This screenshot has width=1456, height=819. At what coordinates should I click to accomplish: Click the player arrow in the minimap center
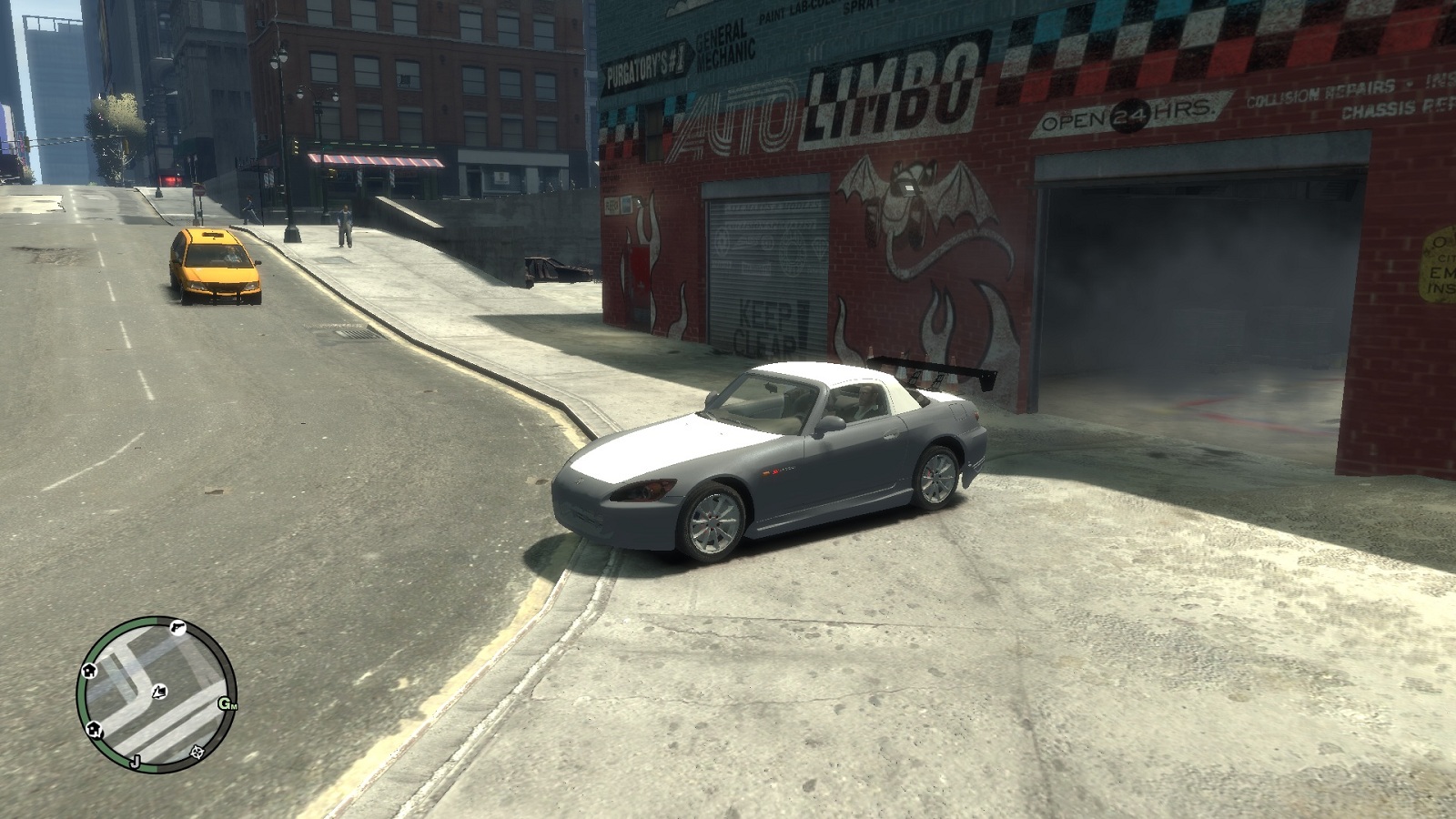click(159, 692)
